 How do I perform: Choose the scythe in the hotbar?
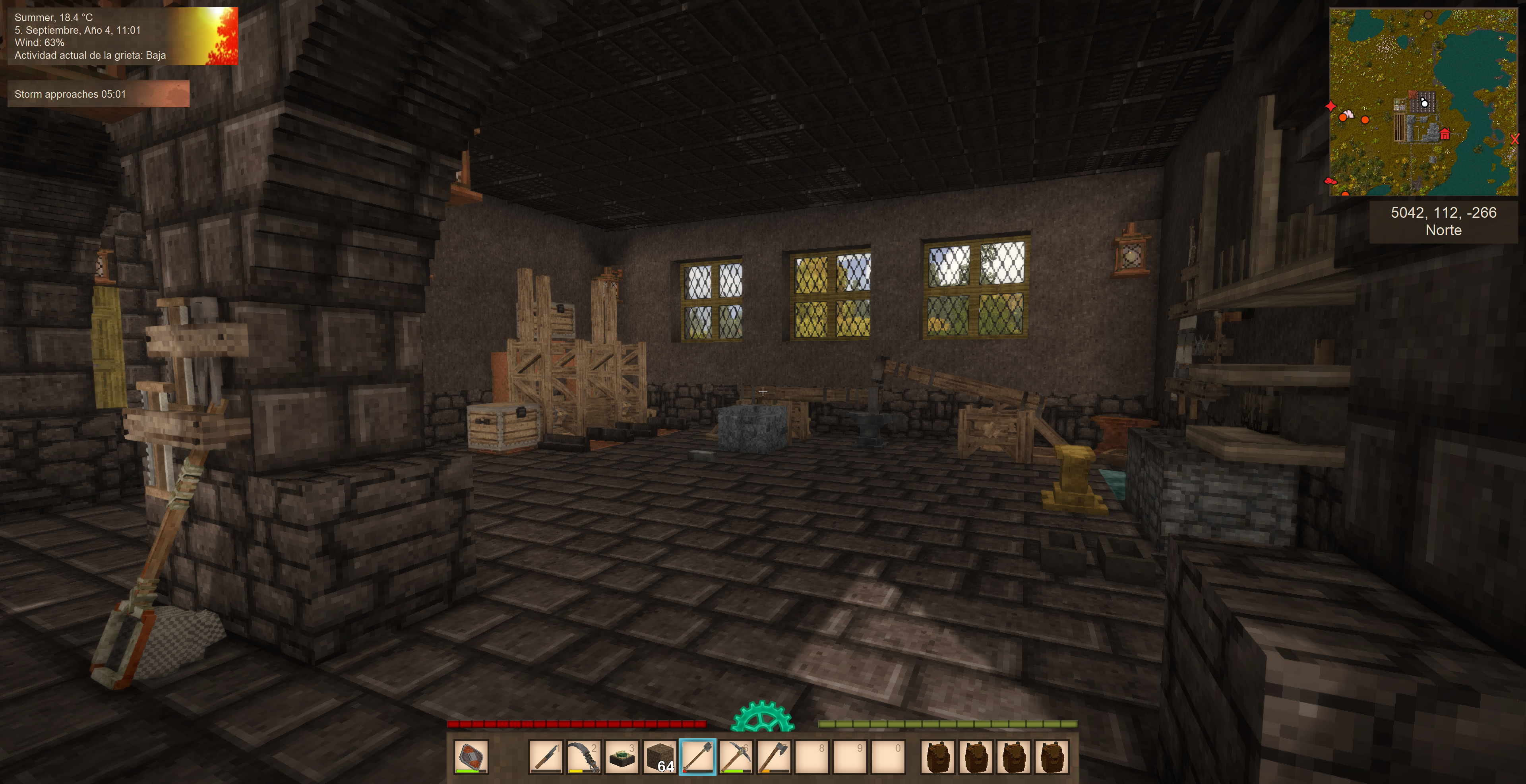tap(583, 756)
